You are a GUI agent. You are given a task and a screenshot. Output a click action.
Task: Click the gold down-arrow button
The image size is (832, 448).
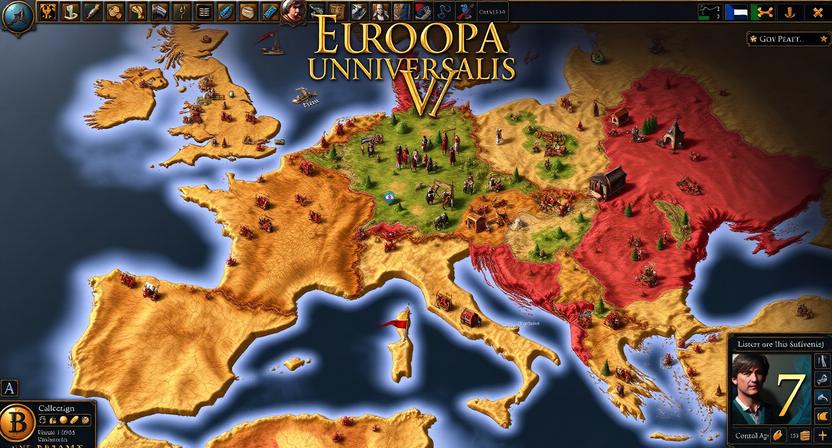[x=792, y=13]
